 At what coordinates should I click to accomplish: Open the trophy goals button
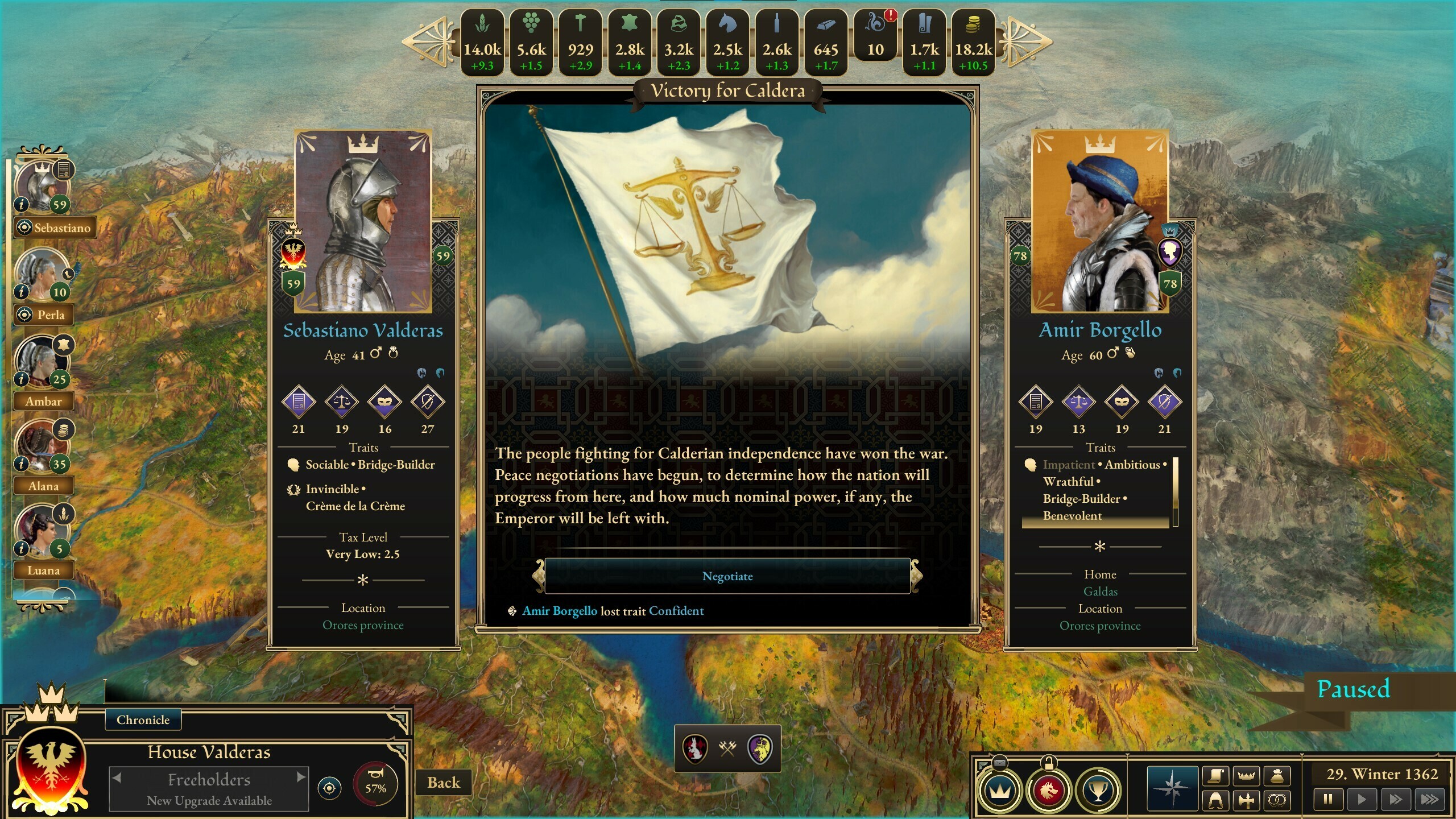[1098, 790]
